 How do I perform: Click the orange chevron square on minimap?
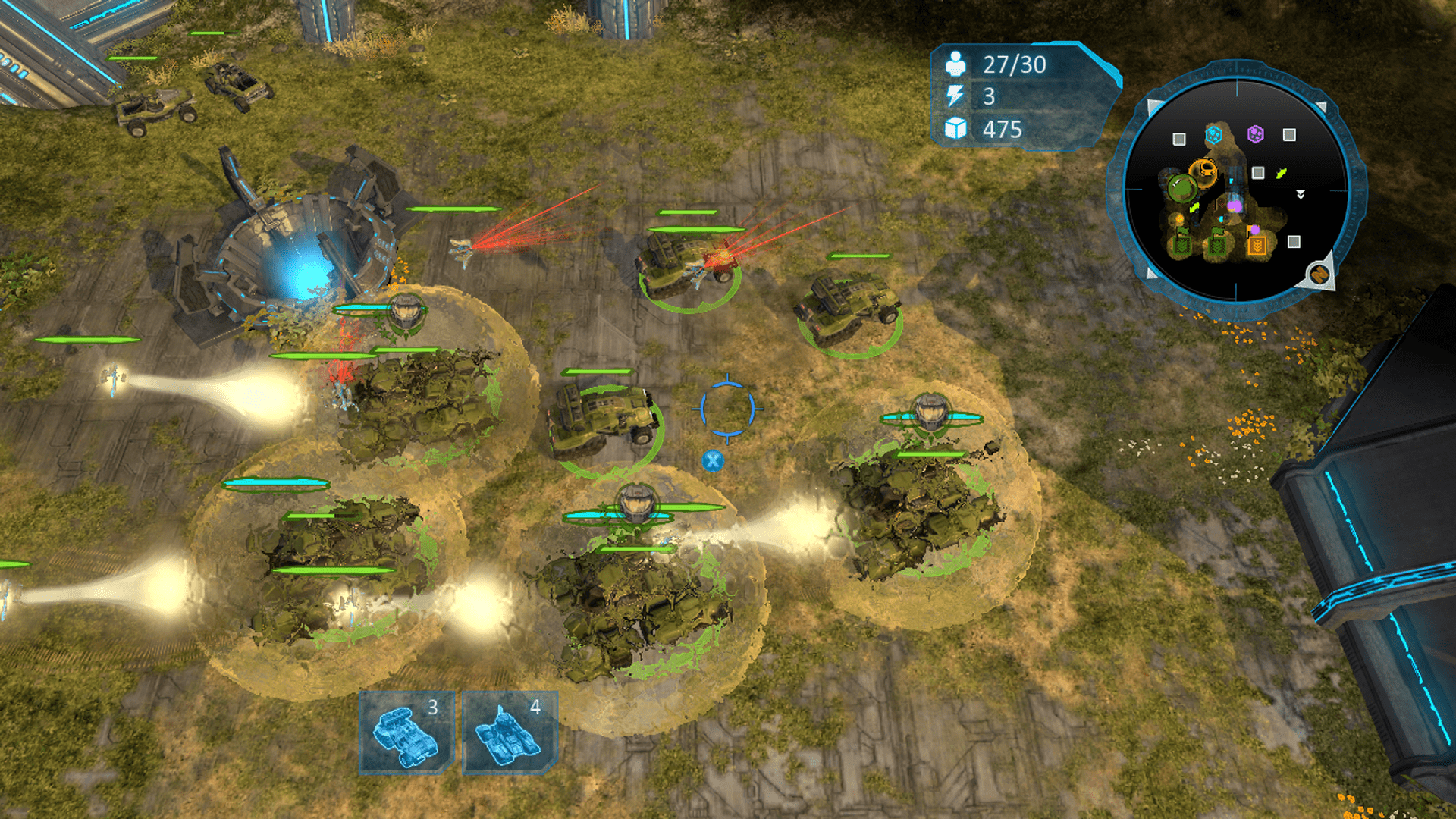point(1257,245)
